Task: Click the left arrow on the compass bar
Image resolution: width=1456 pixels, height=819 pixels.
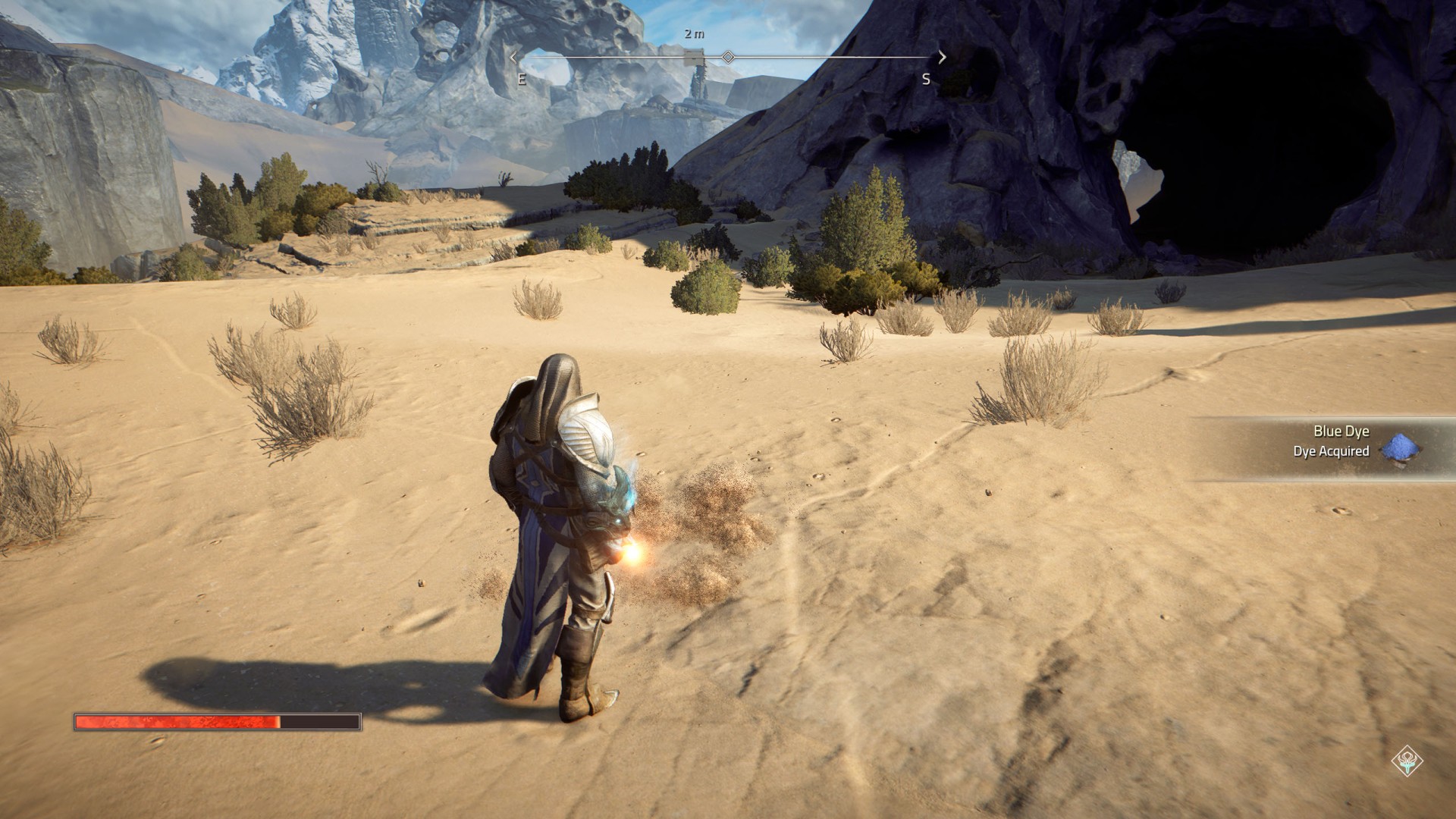Action: coord(514,57)
